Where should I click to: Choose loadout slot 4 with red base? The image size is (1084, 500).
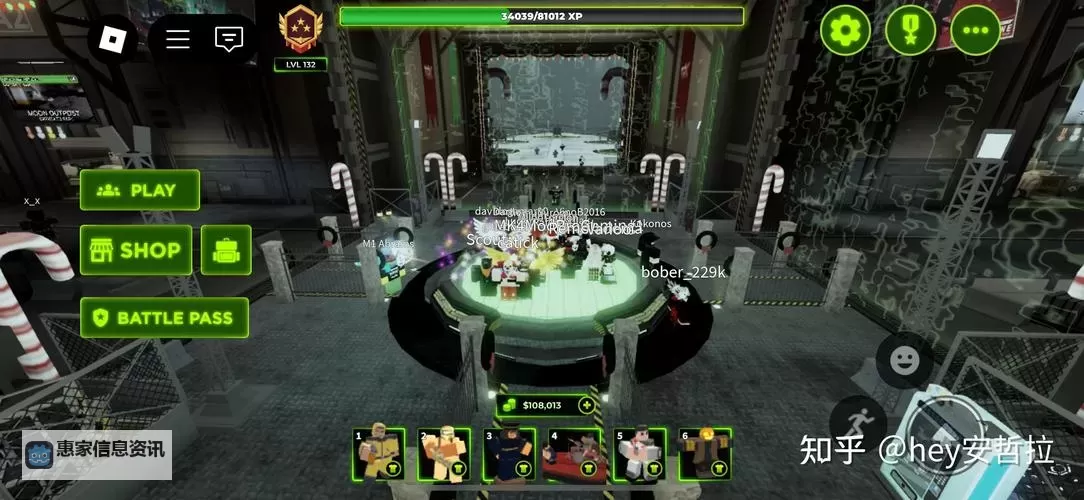[575, 454]
